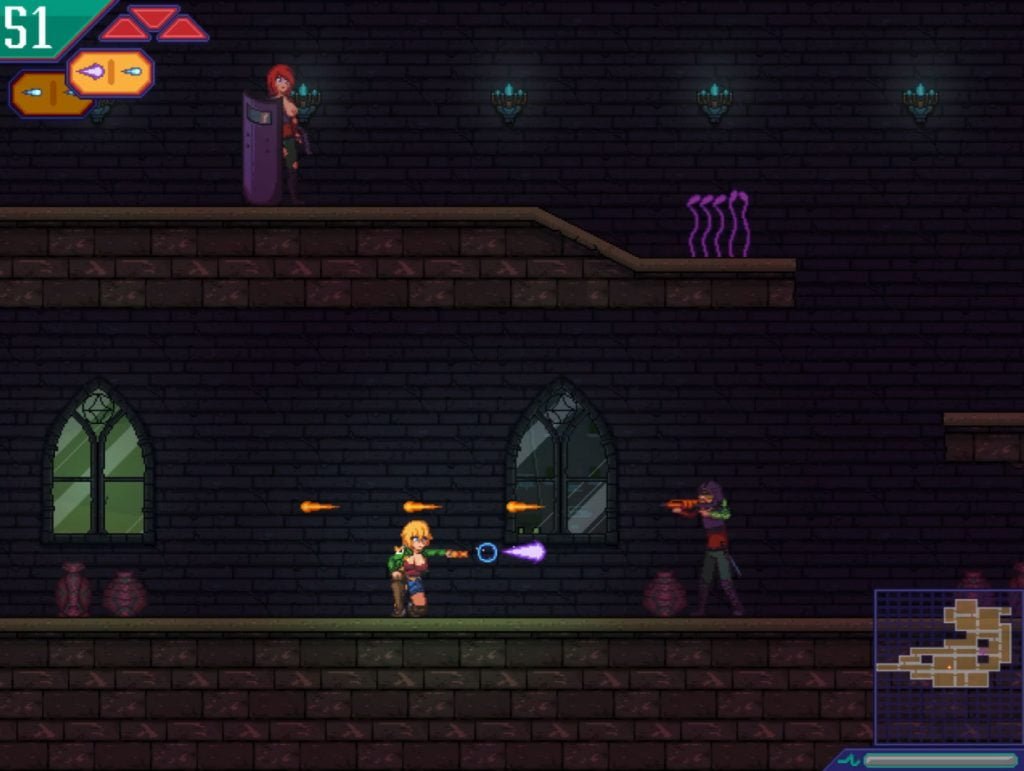Open the castle minimap
This screenshot has width=1024, height=771.
[948, 664]
